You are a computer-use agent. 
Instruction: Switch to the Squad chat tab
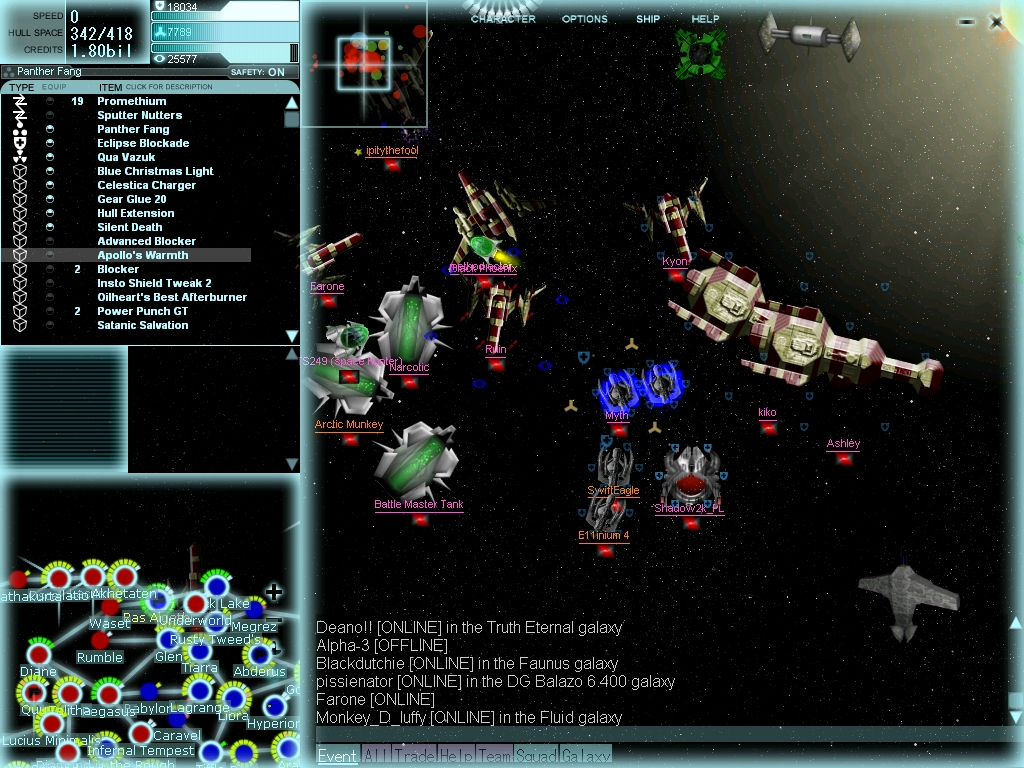pos(537,756)
